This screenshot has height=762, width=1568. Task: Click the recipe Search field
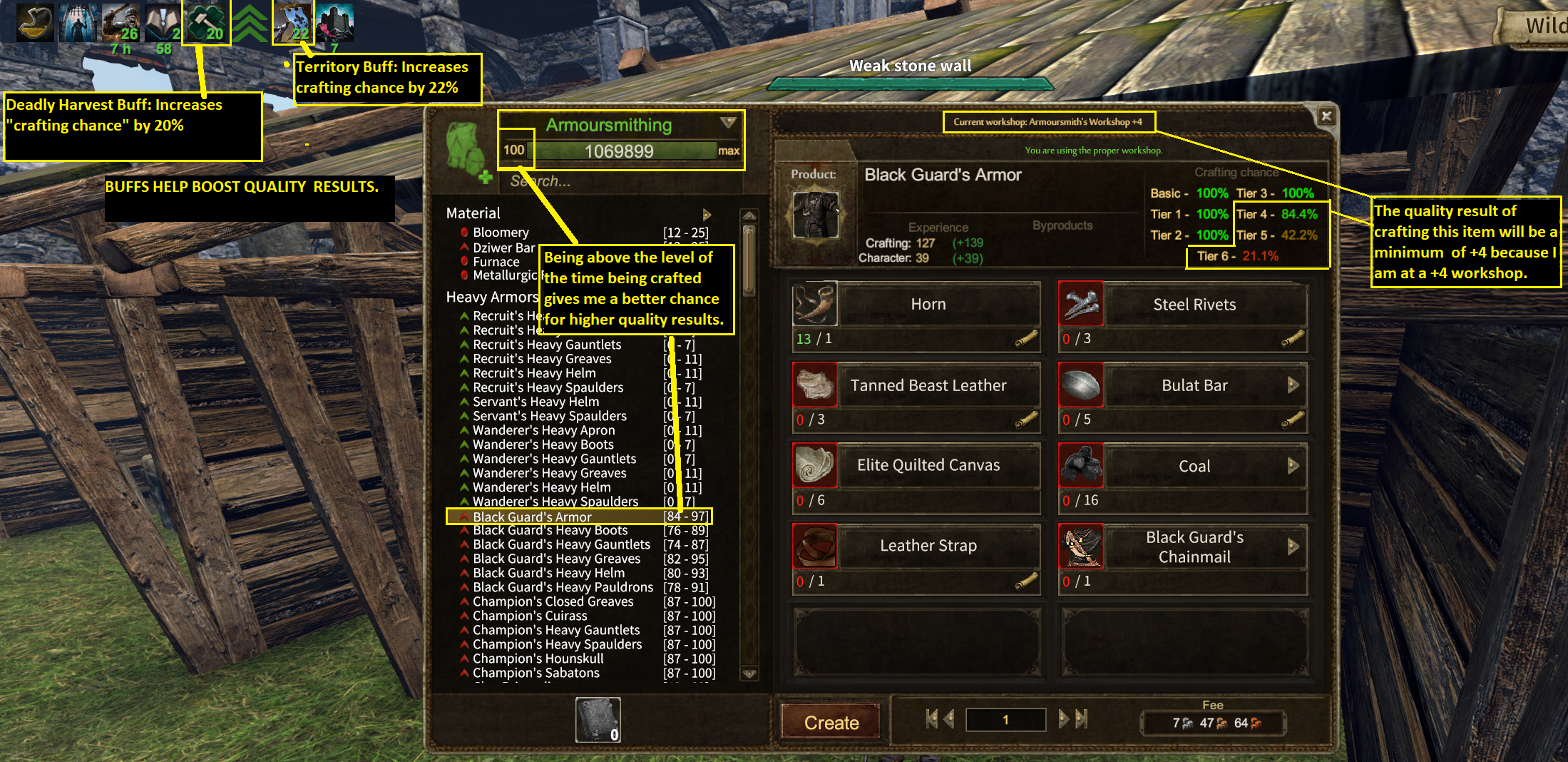[x=613, y=181]
